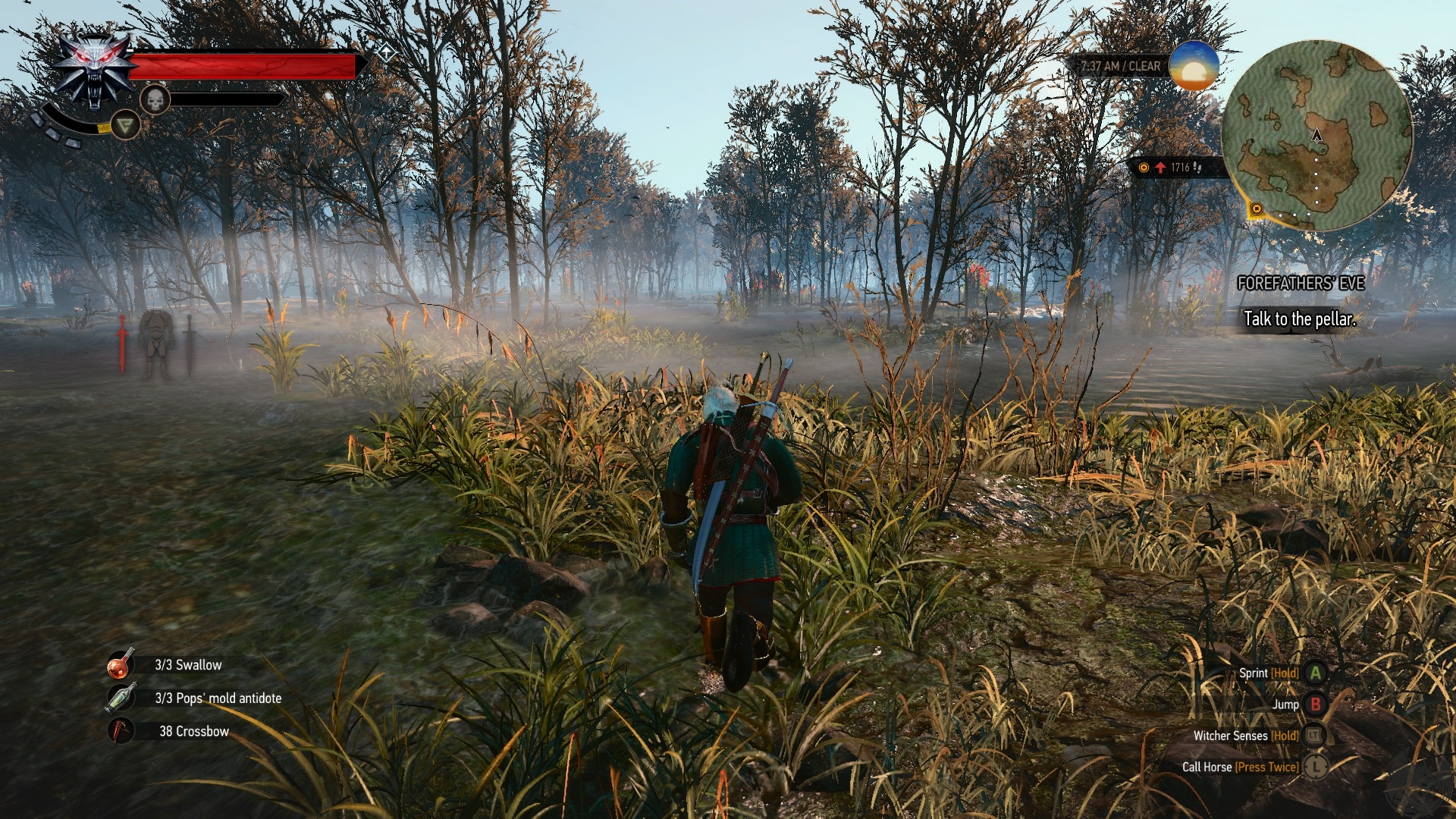1456x819 pixels.
Task: Click the skull toxicity icon
Action: 155,99
